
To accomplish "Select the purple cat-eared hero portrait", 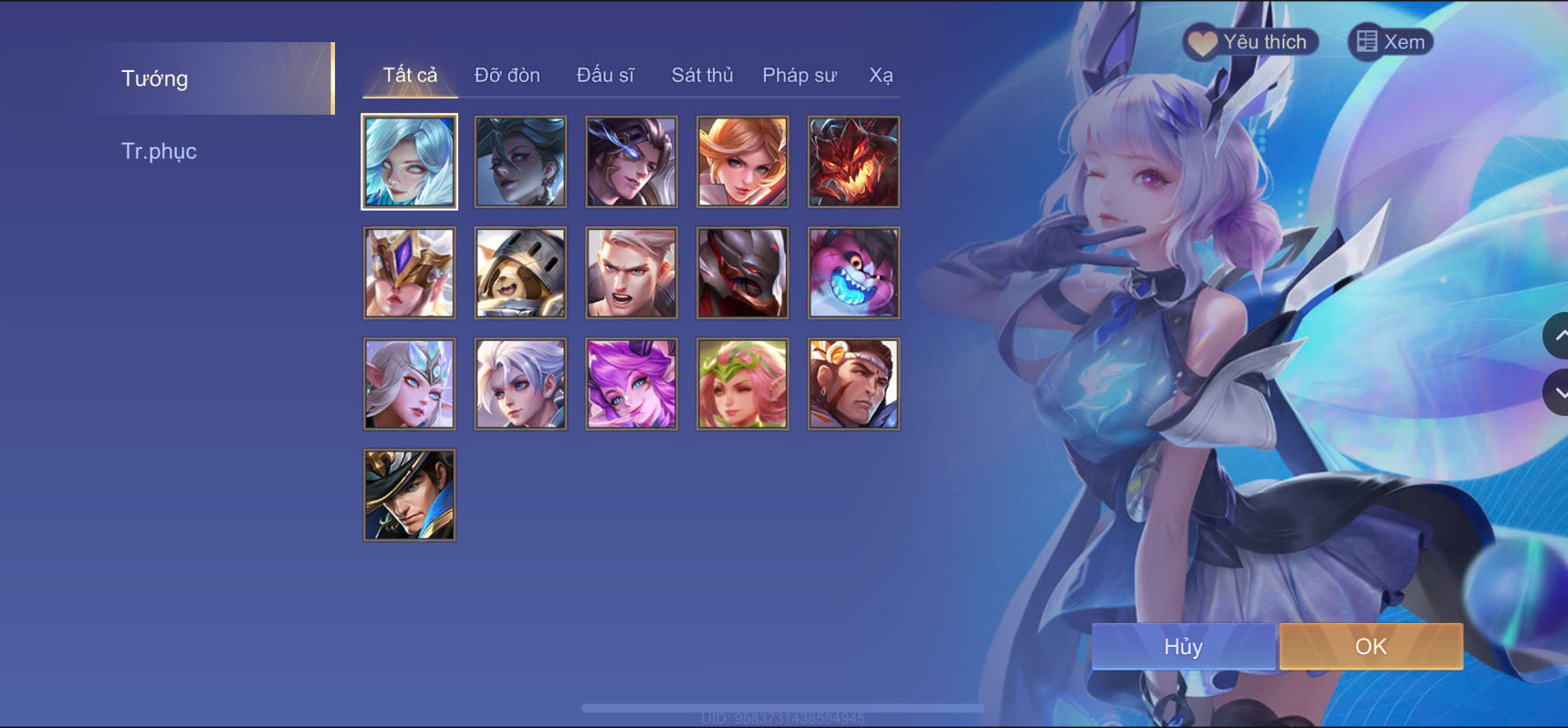I will [x=632, y=383].
